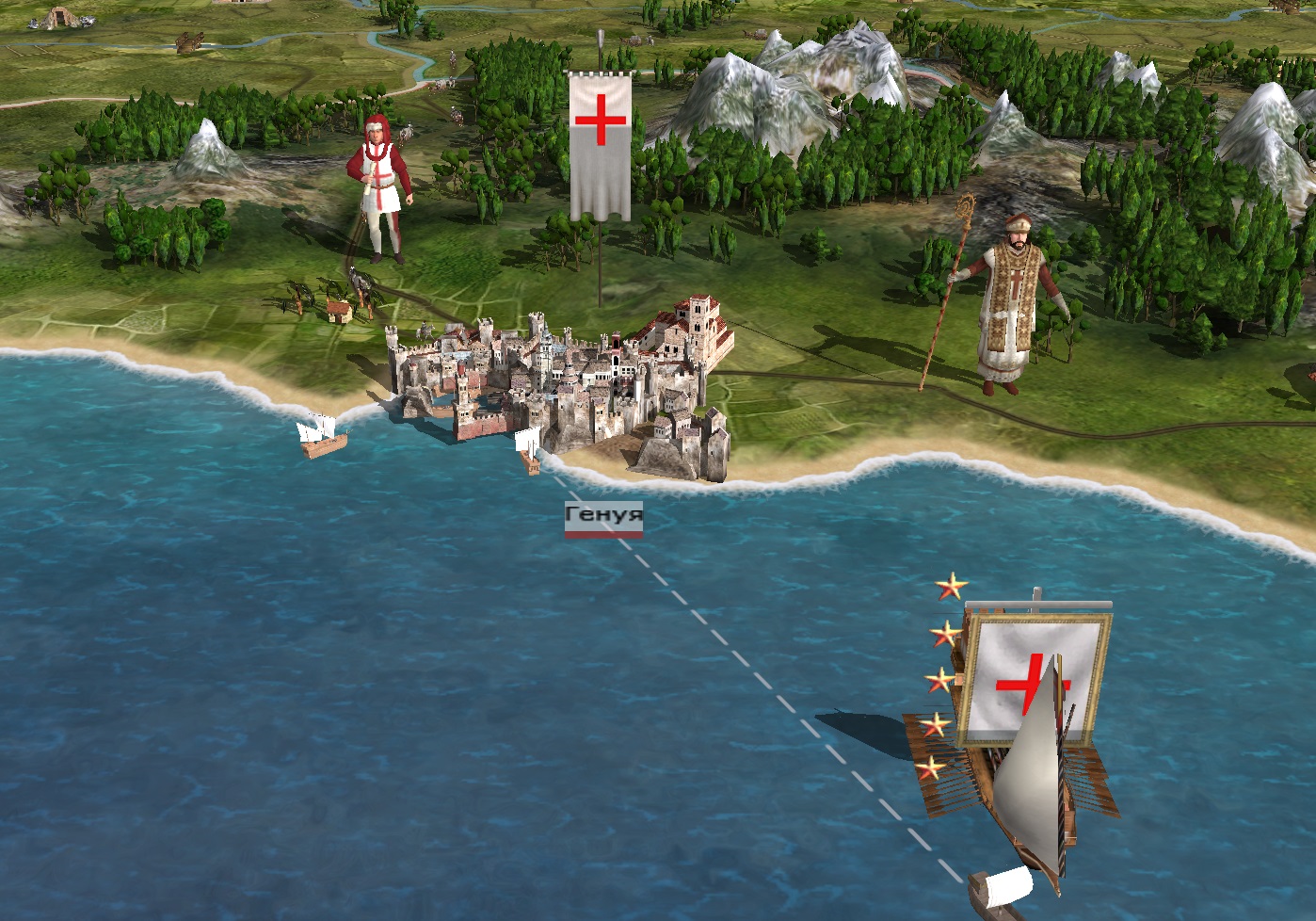Click the Генуя settlement name label
This screenshot has width=1316, height=921.
(603, 516)
